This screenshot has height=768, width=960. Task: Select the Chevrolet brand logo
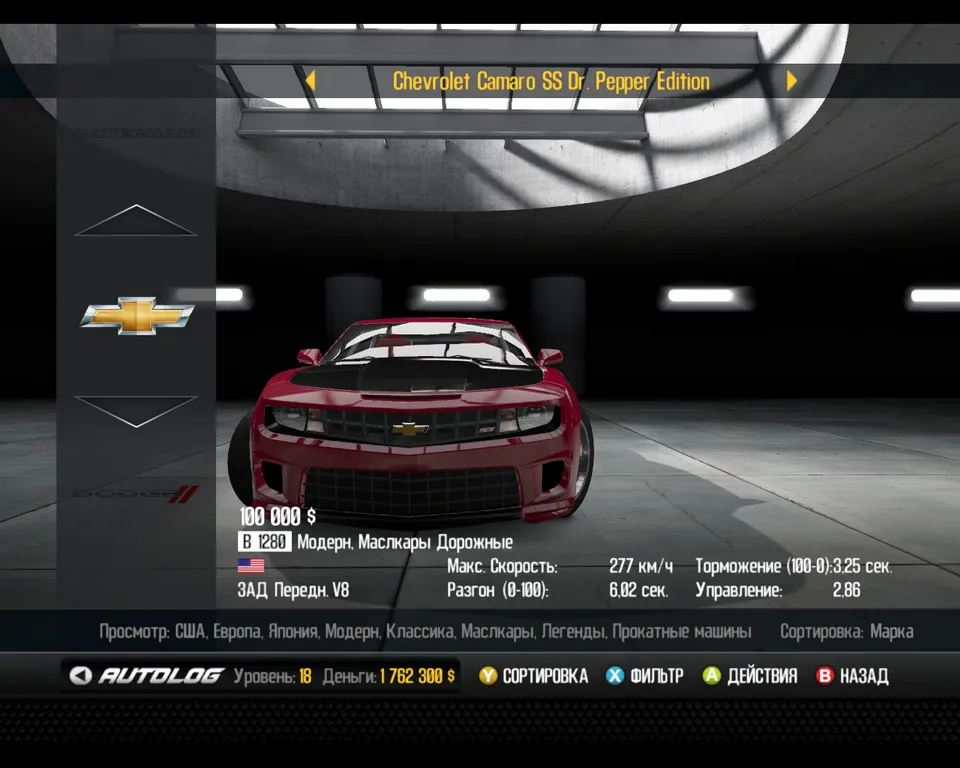click(x=137, y=315)
